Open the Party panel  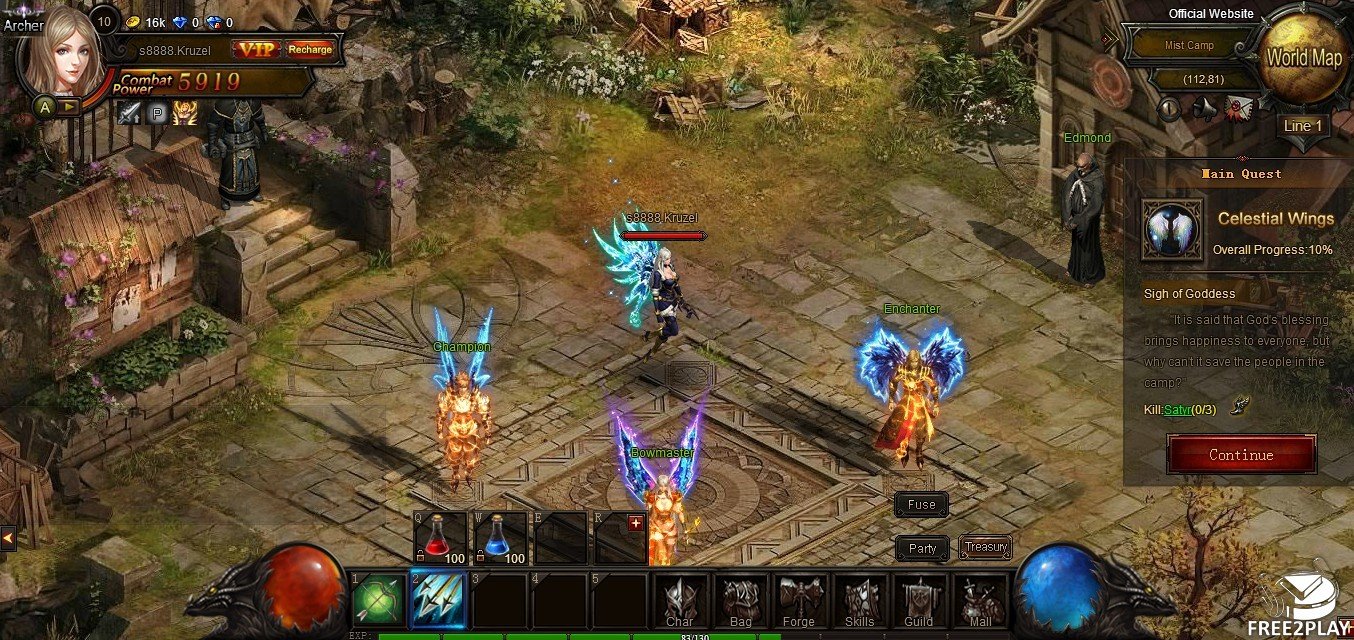[x=922, y=548]
